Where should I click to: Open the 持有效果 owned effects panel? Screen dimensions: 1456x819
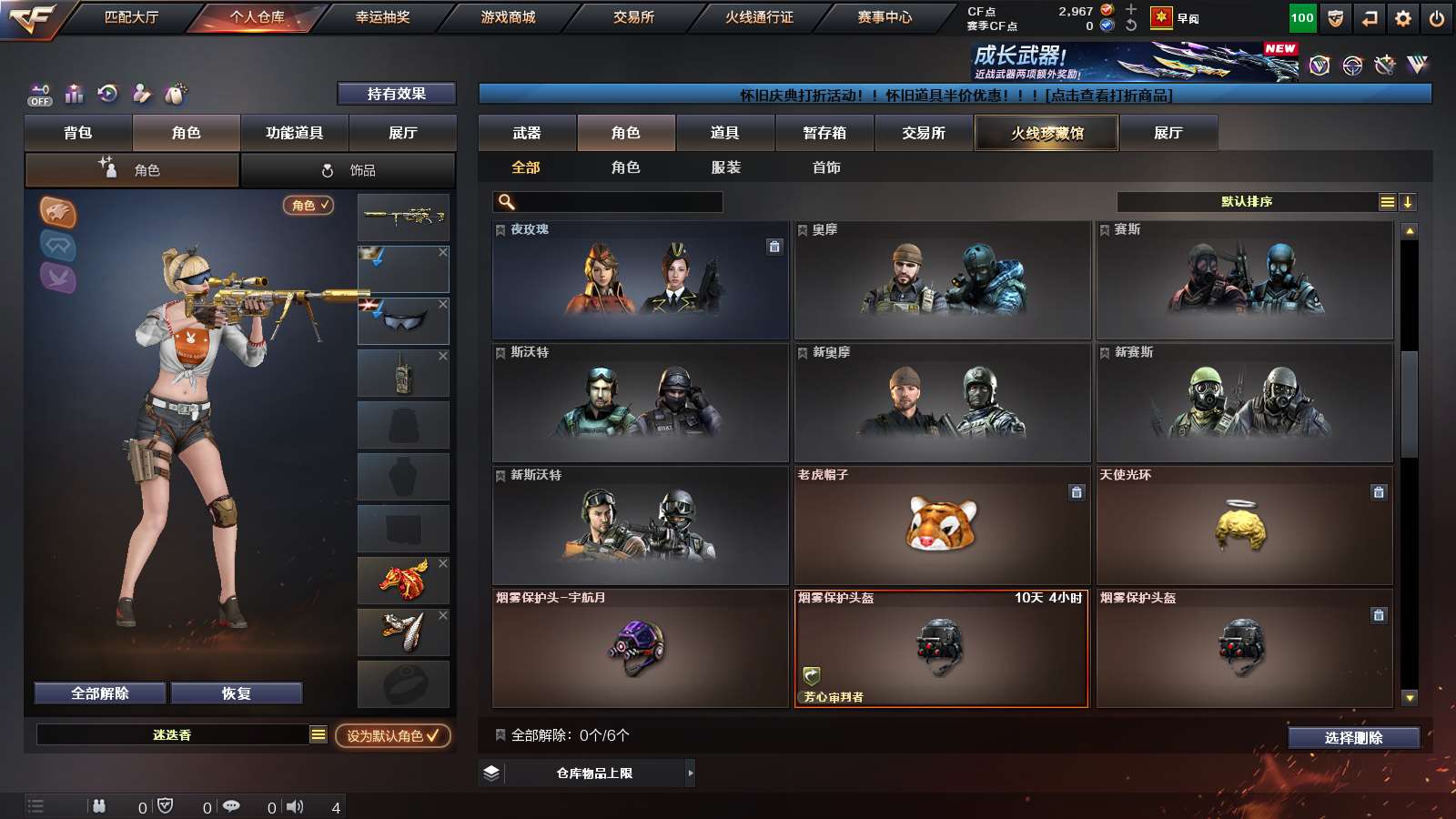click(x=396, y=94)
